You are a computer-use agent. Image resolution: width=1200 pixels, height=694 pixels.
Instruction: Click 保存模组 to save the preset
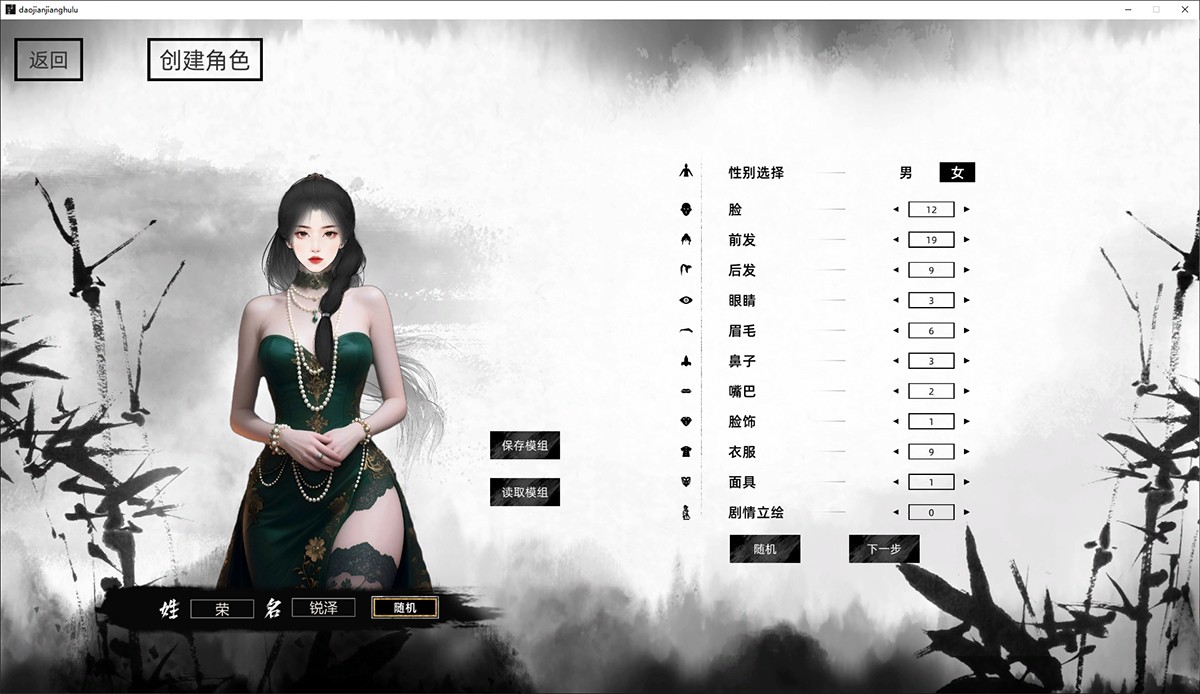click(525, 446)
